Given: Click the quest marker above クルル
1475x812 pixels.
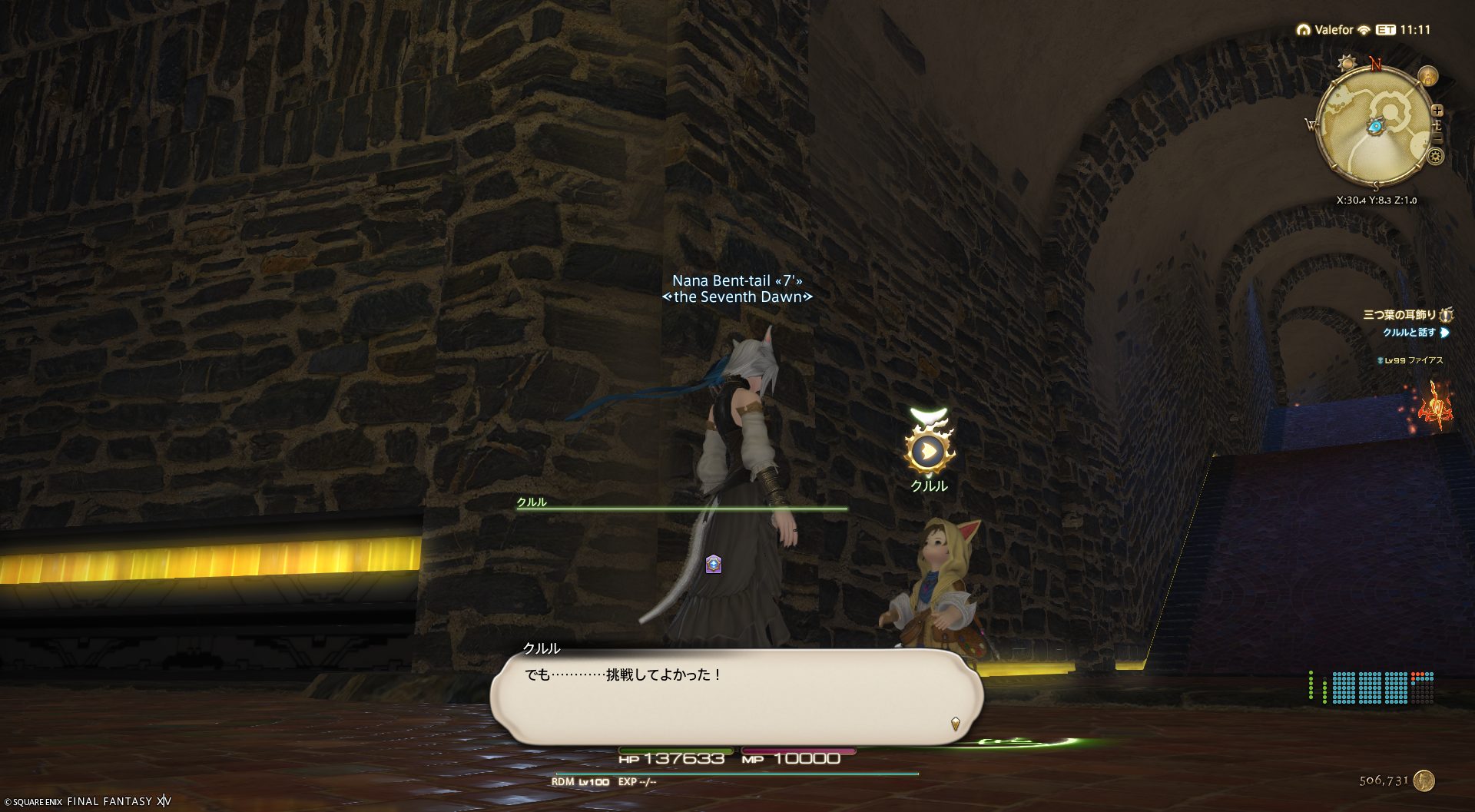Looking at the screenshot, I should pos(929,451).
